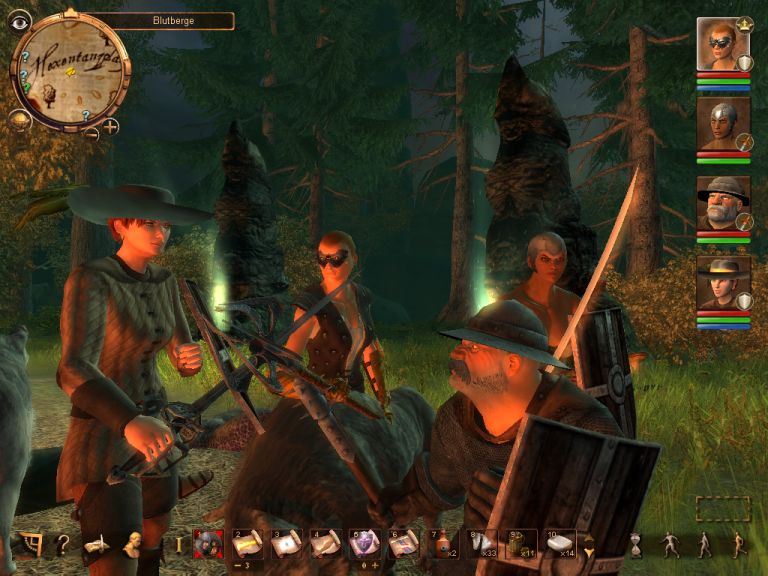Use the purple crystal item in quickslot 5
The height and width of the screenshot is (576, 768).
point(364,544)
